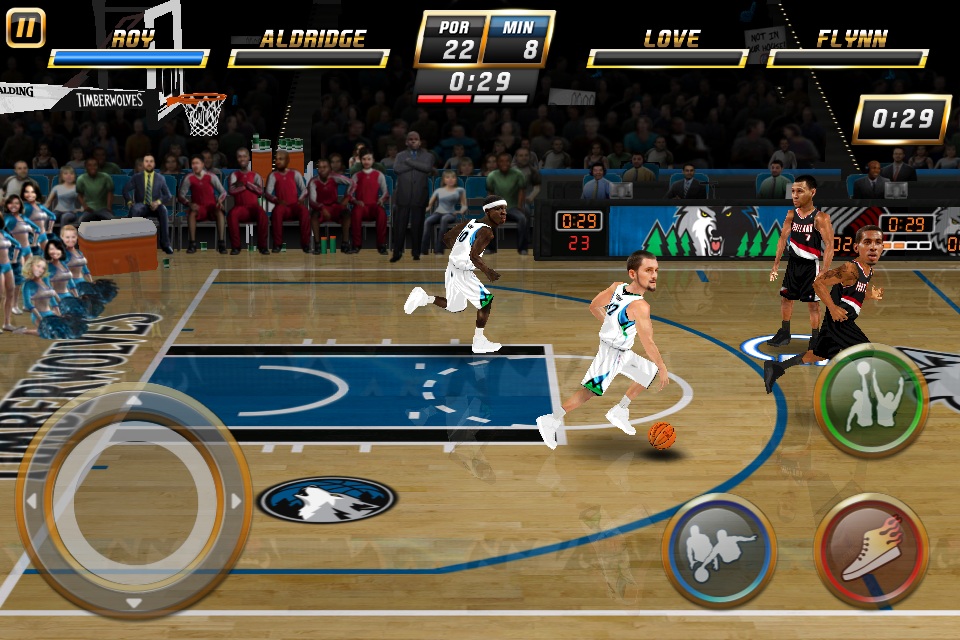Tap the joystick's left arrow

coord(30,500)
